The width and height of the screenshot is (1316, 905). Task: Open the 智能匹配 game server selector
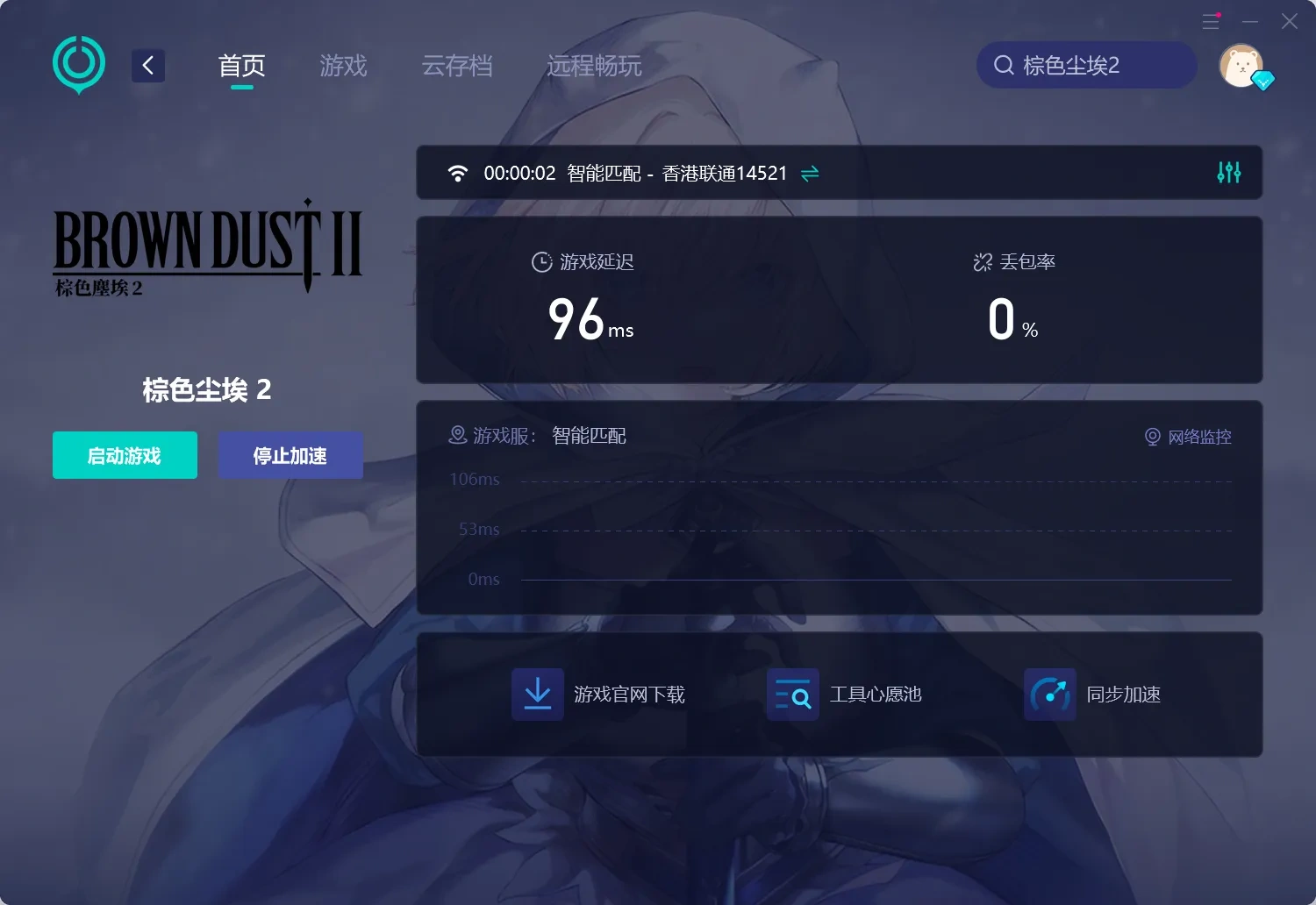click(x=588, y=436)
